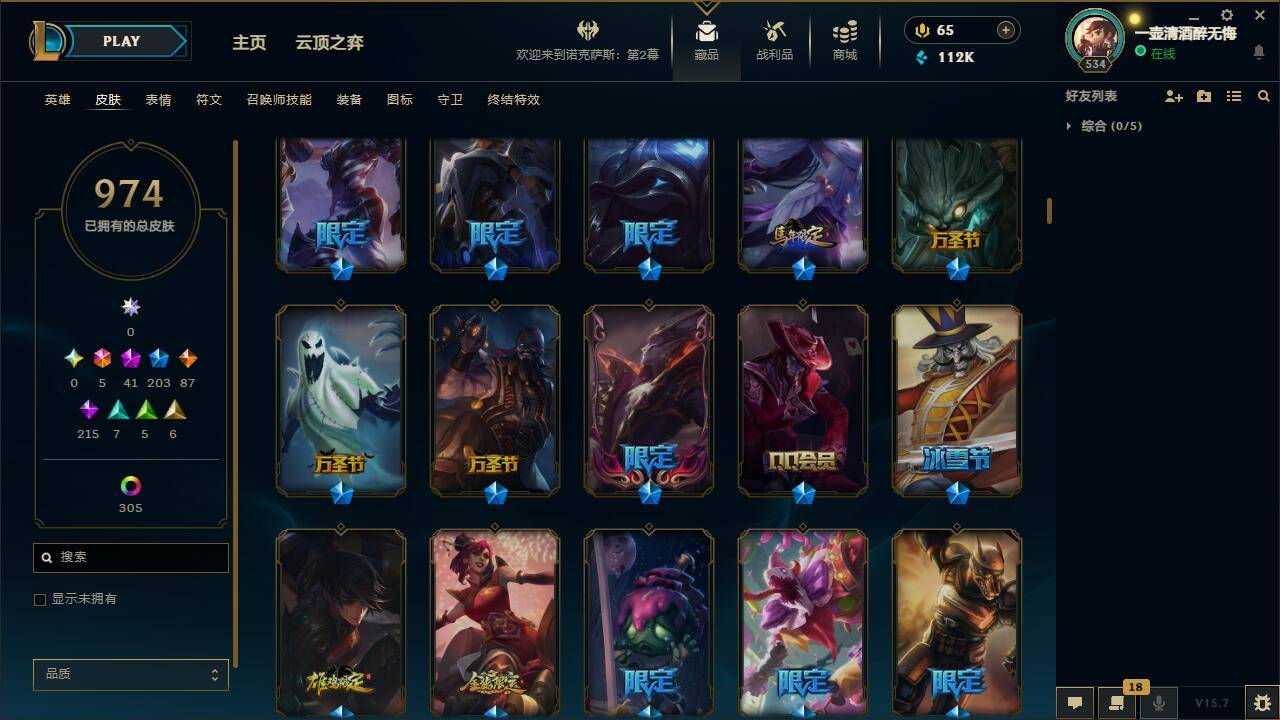The width and height of the screenshot is (1280, 720).
Task: Open the friend list settings list icon
Action: (x=1234, y=96)
